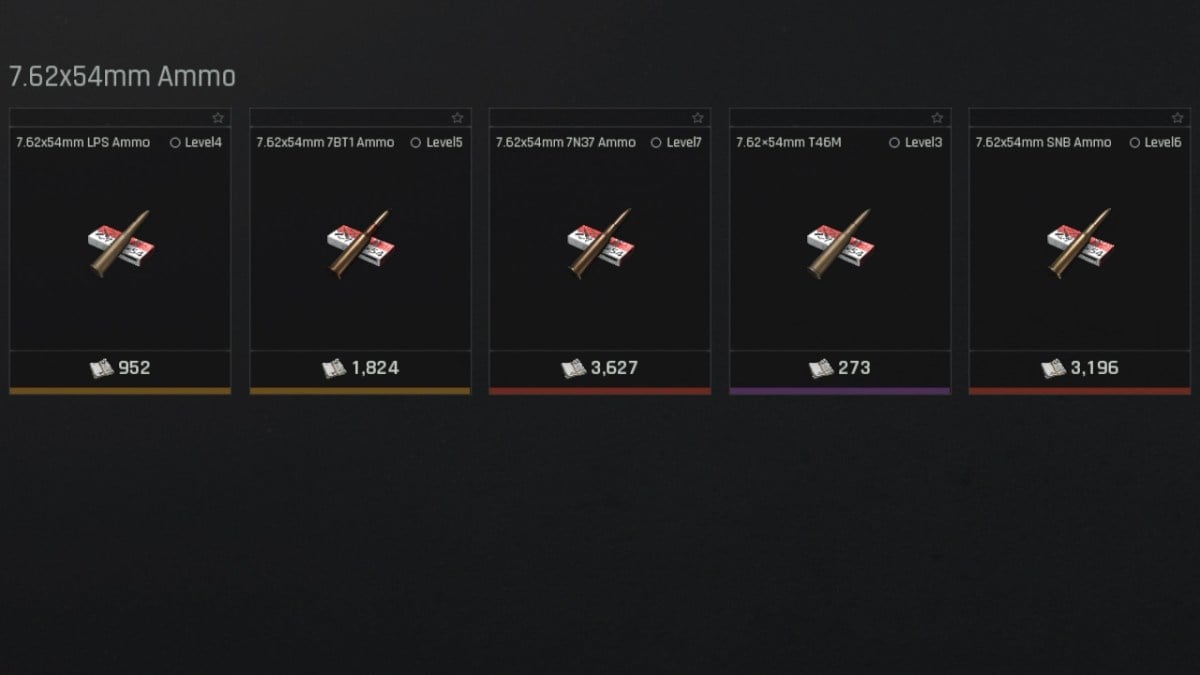View the 7.62x54mm SNB Ammo card
This screenshot has height=675, width=1200.
pyautogui.click(x=1080, y=245)
